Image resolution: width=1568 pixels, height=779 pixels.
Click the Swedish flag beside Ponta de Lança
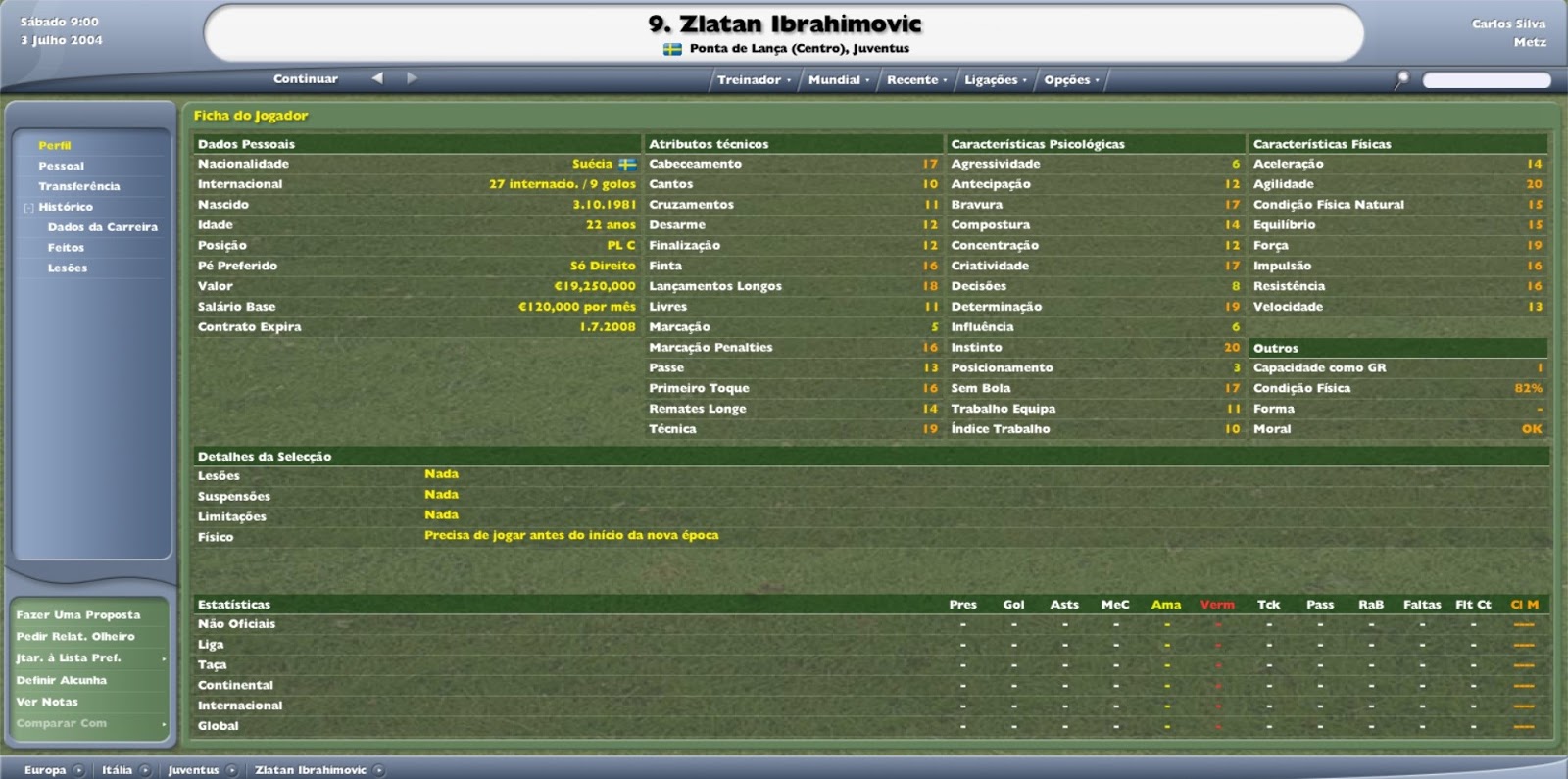671,46
